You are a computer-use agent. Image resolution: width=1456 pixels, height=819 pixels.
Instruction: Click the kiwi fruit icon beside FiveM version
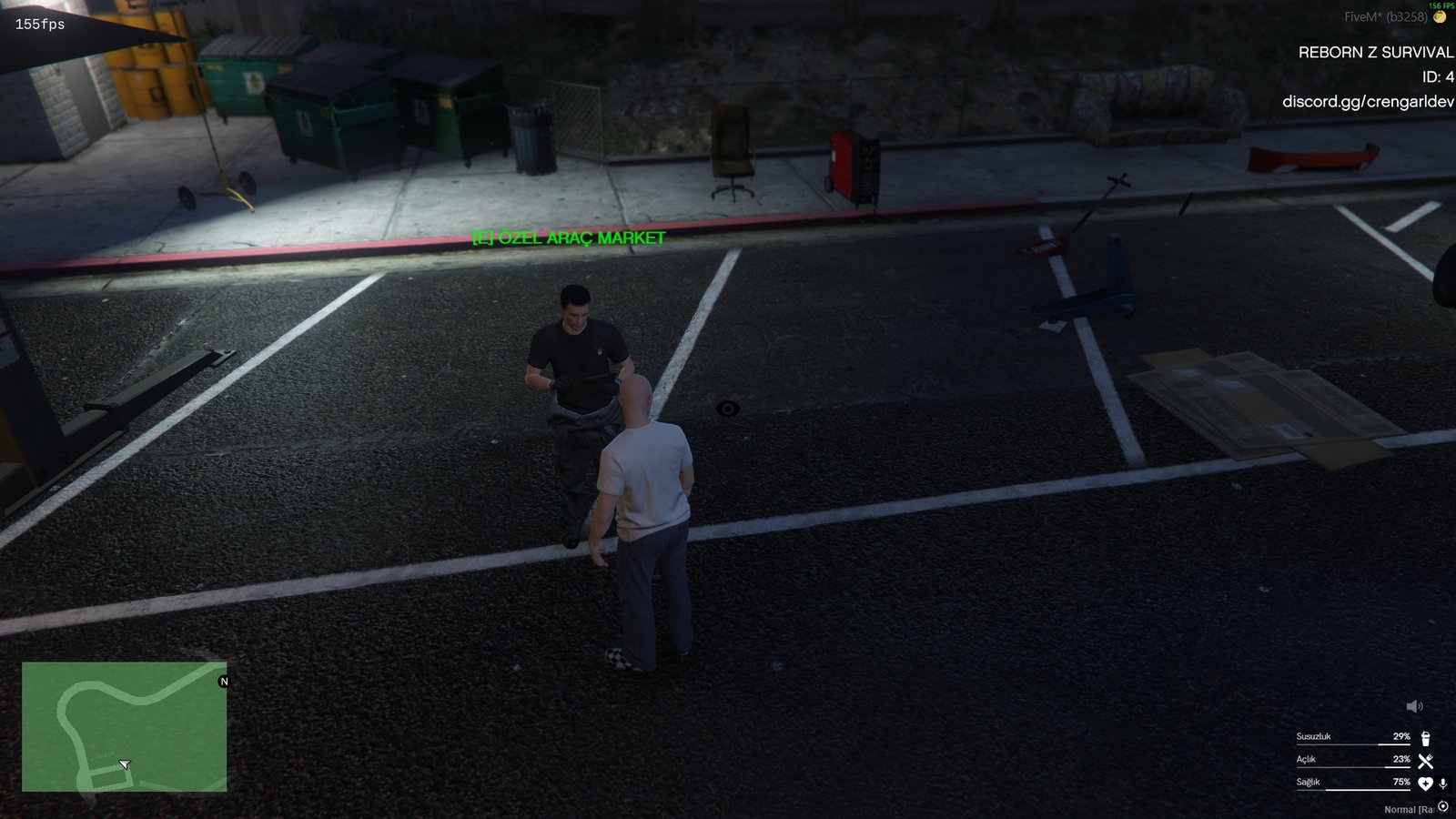(1439, 16)
